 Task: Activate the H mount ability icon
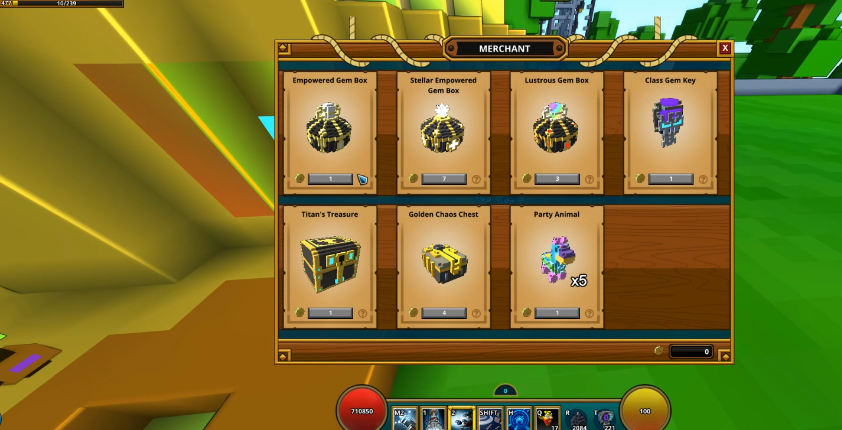coord(518,419)
